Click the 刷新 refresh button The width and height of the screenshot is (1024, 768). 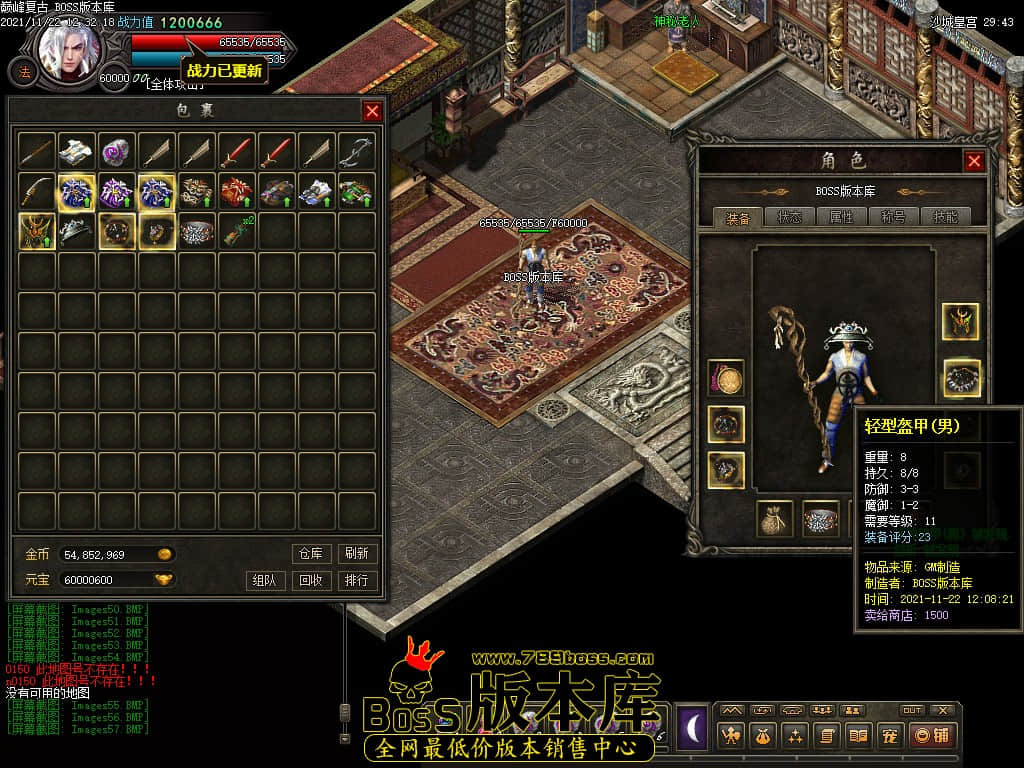(x=356, y=553)
